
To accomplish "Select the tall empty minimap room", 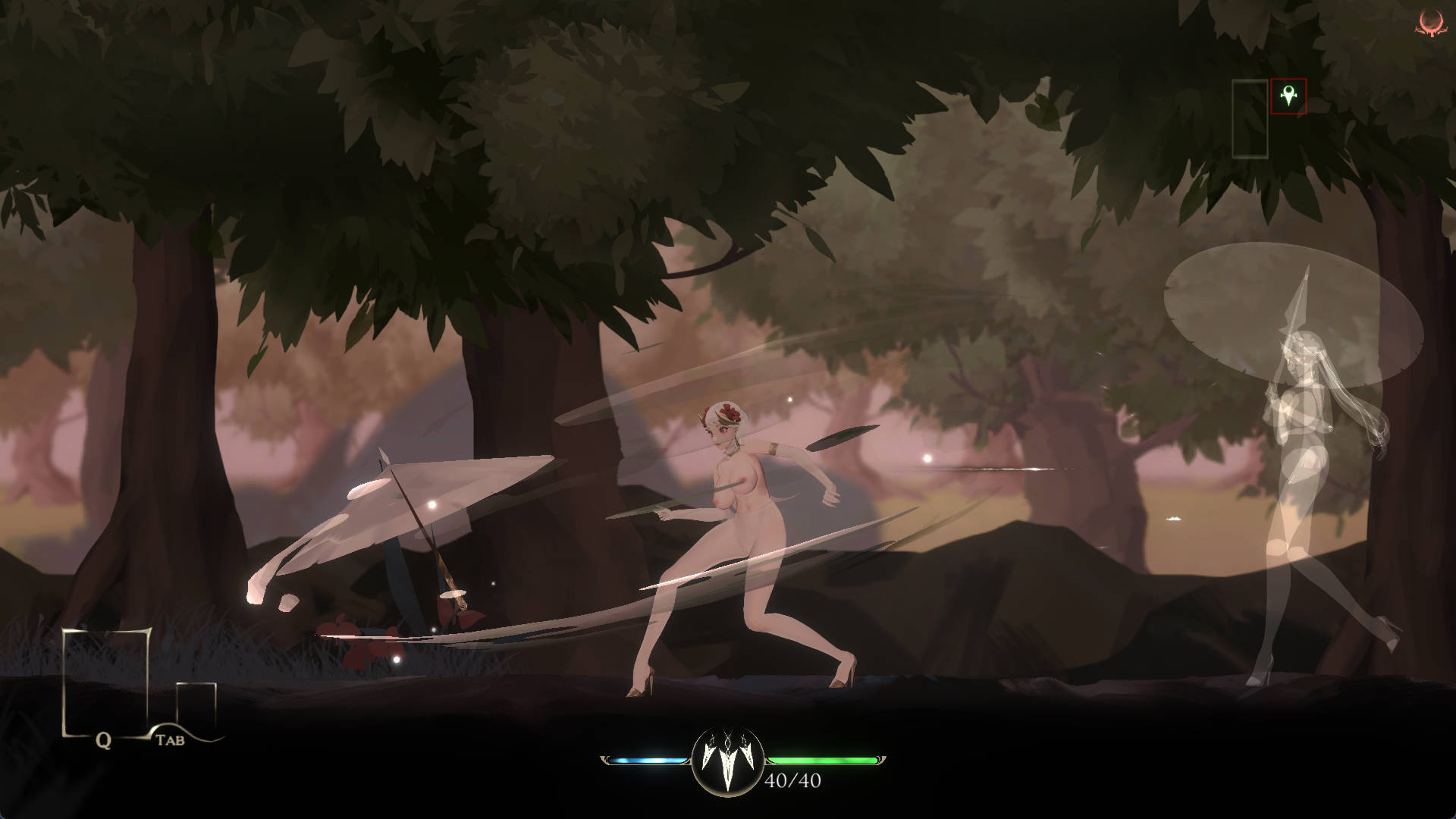I will click(x=1250, y=119).
